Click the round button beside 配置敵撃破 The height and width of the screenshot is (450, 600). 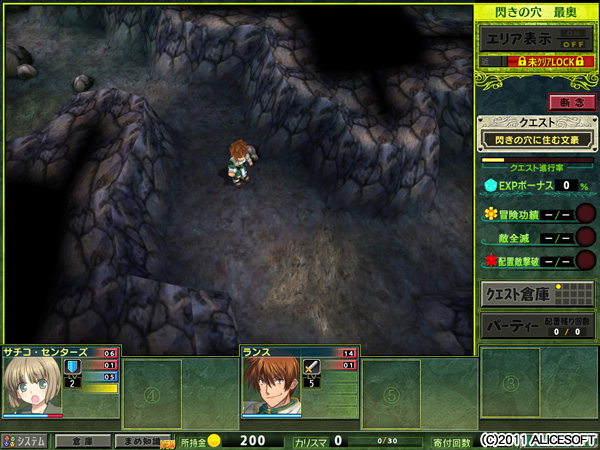pyautogui.click(x=585, y=261)
